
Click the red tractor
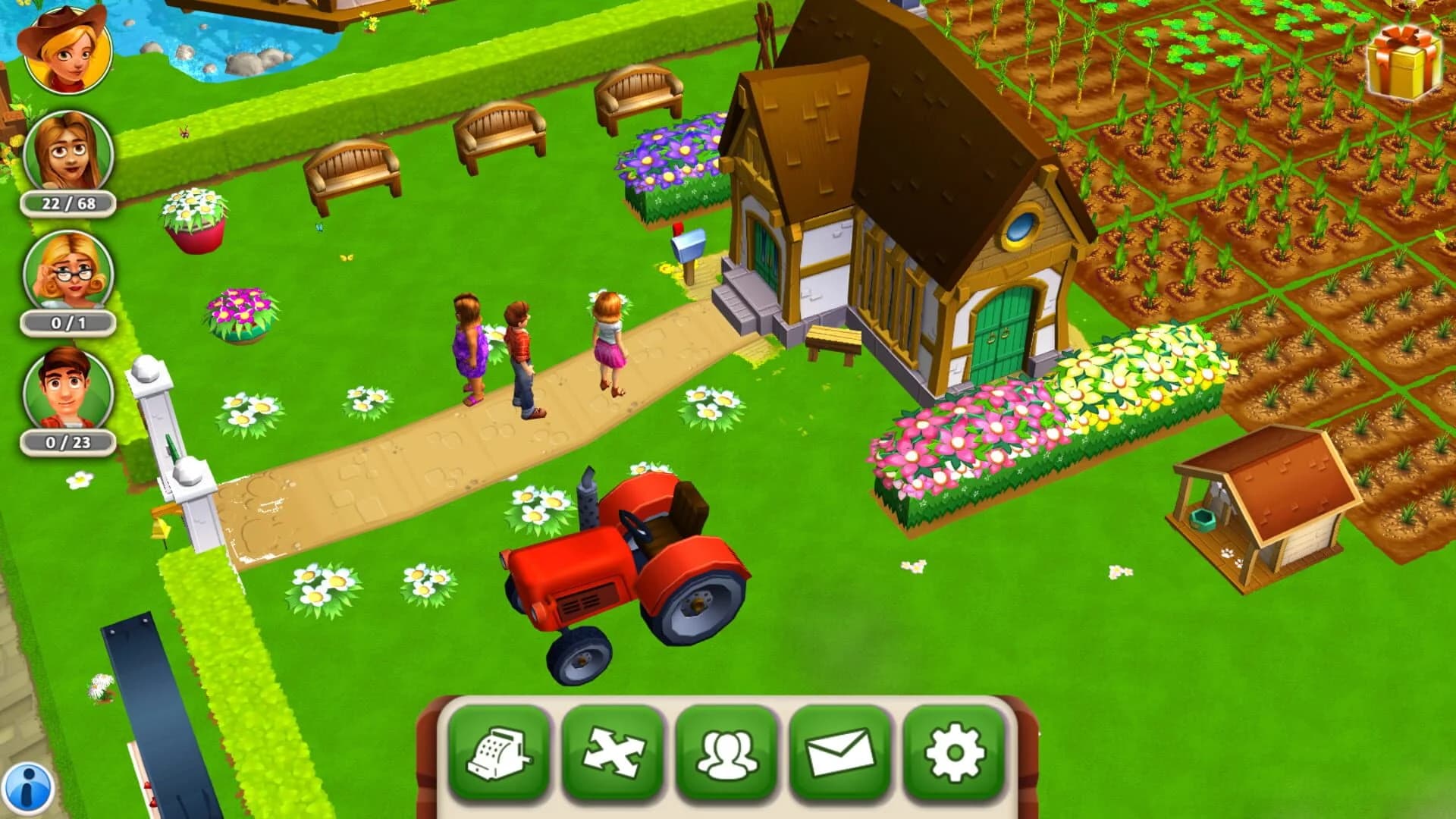click(x=637, y=576)
